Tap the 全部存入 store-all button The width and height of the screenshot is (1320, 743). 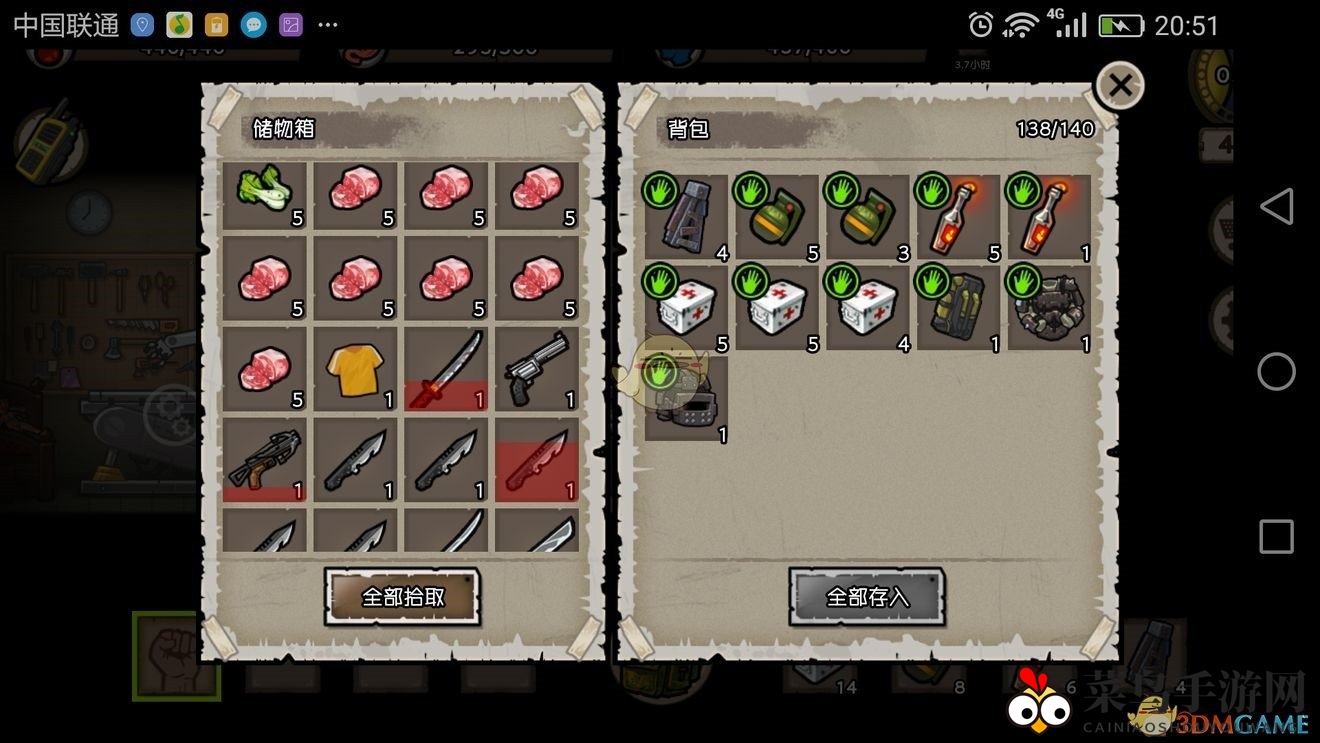pos(867,597)
